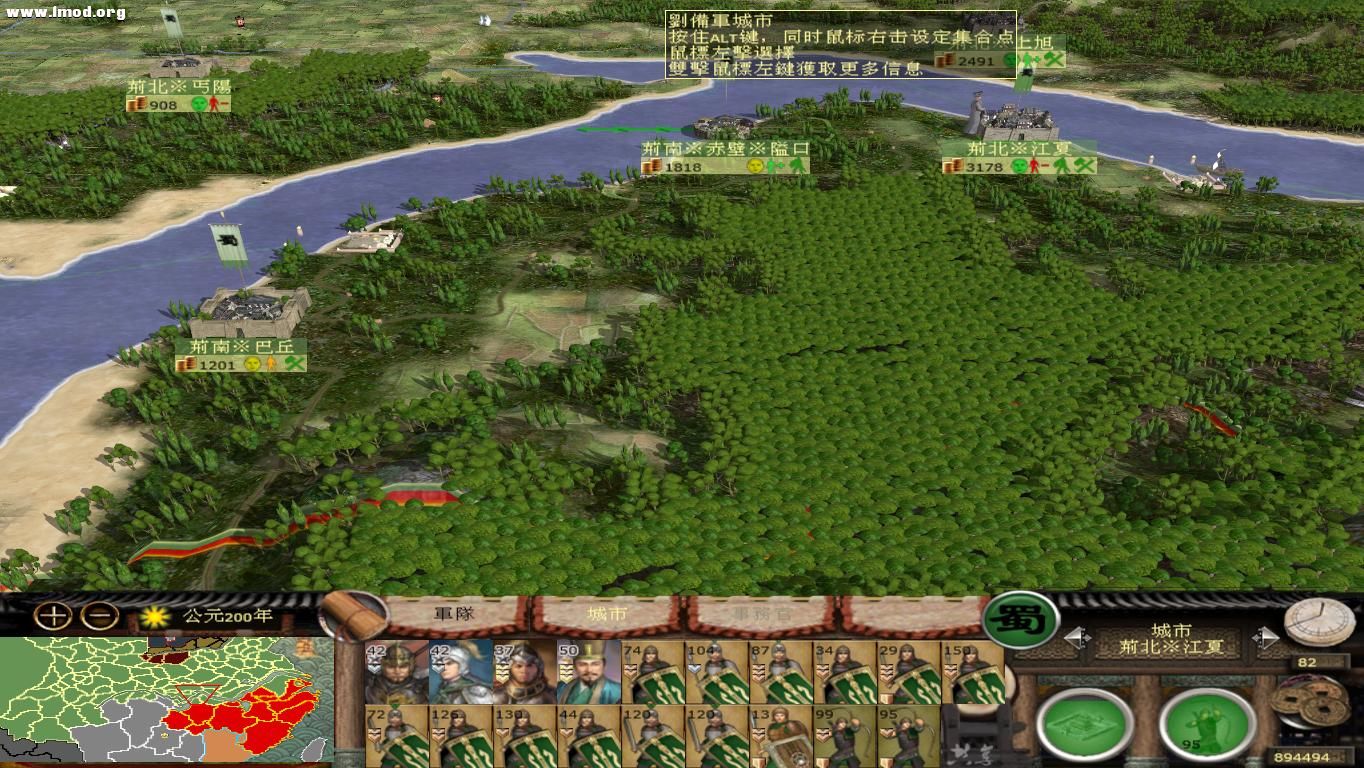Click the sun season icon beside 公元200年
The width and height of the screenshot is (1364, 768).
155,617
